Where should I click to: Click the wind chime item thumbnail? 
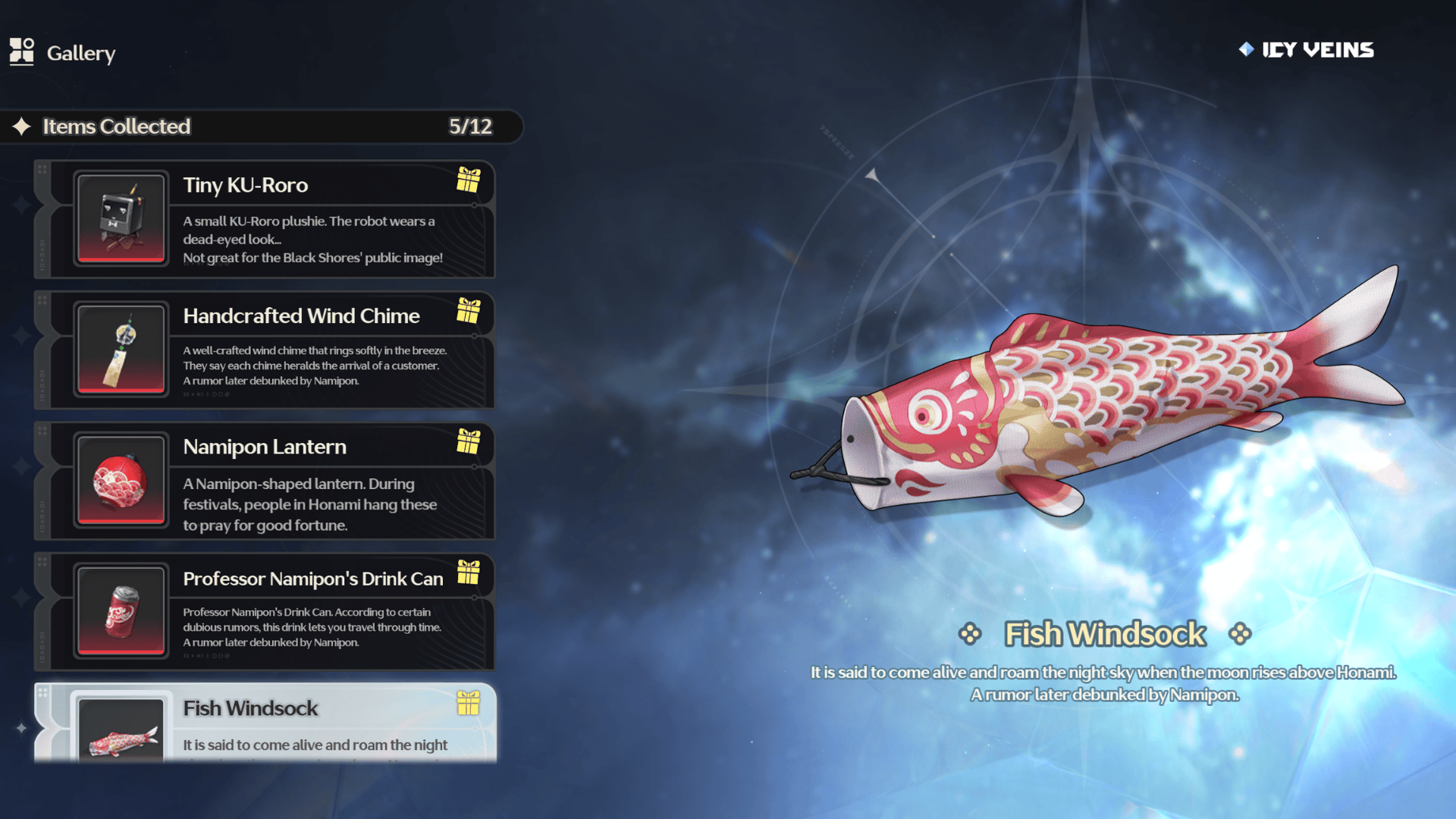pyautogui.click(x=121, y=350)
